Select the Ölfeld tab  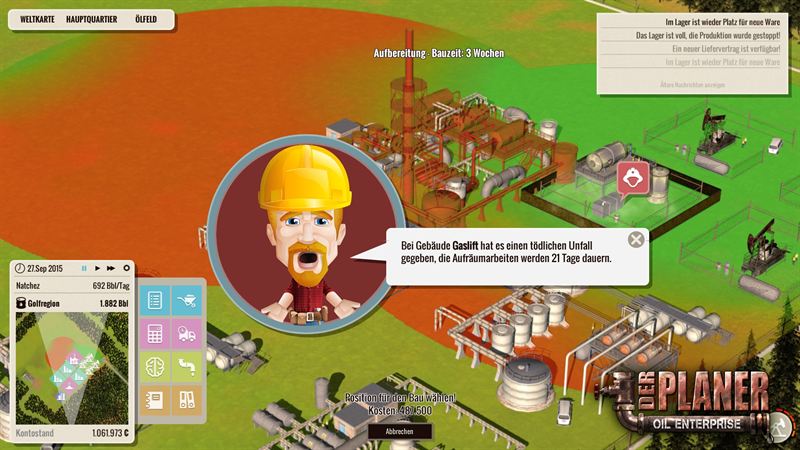click(146, 19)
